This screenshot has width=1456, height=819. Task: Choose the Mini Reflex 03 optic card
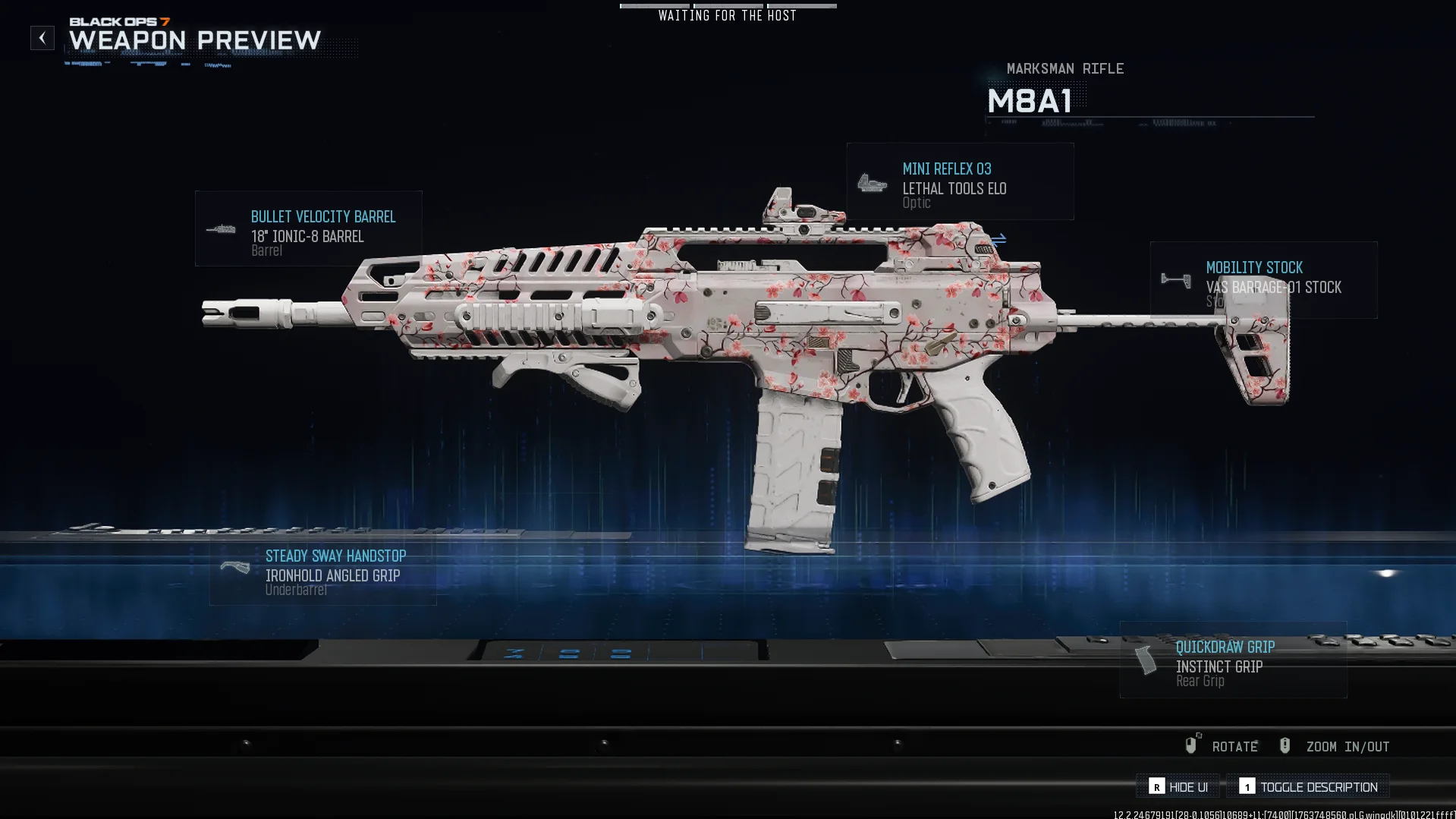(x=960, y=181)
